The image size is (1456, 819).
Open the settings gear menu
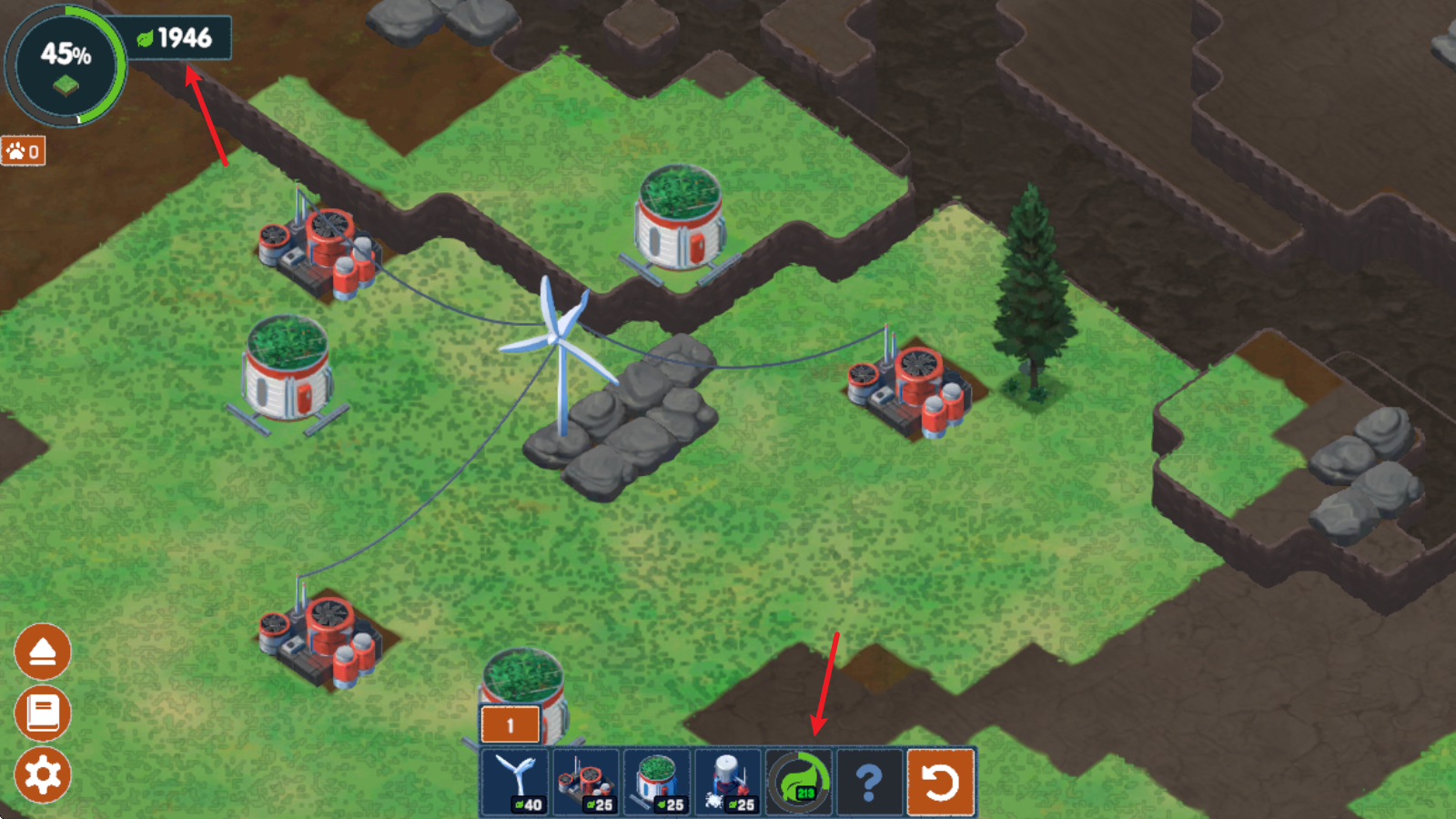[x=43, y=774]
